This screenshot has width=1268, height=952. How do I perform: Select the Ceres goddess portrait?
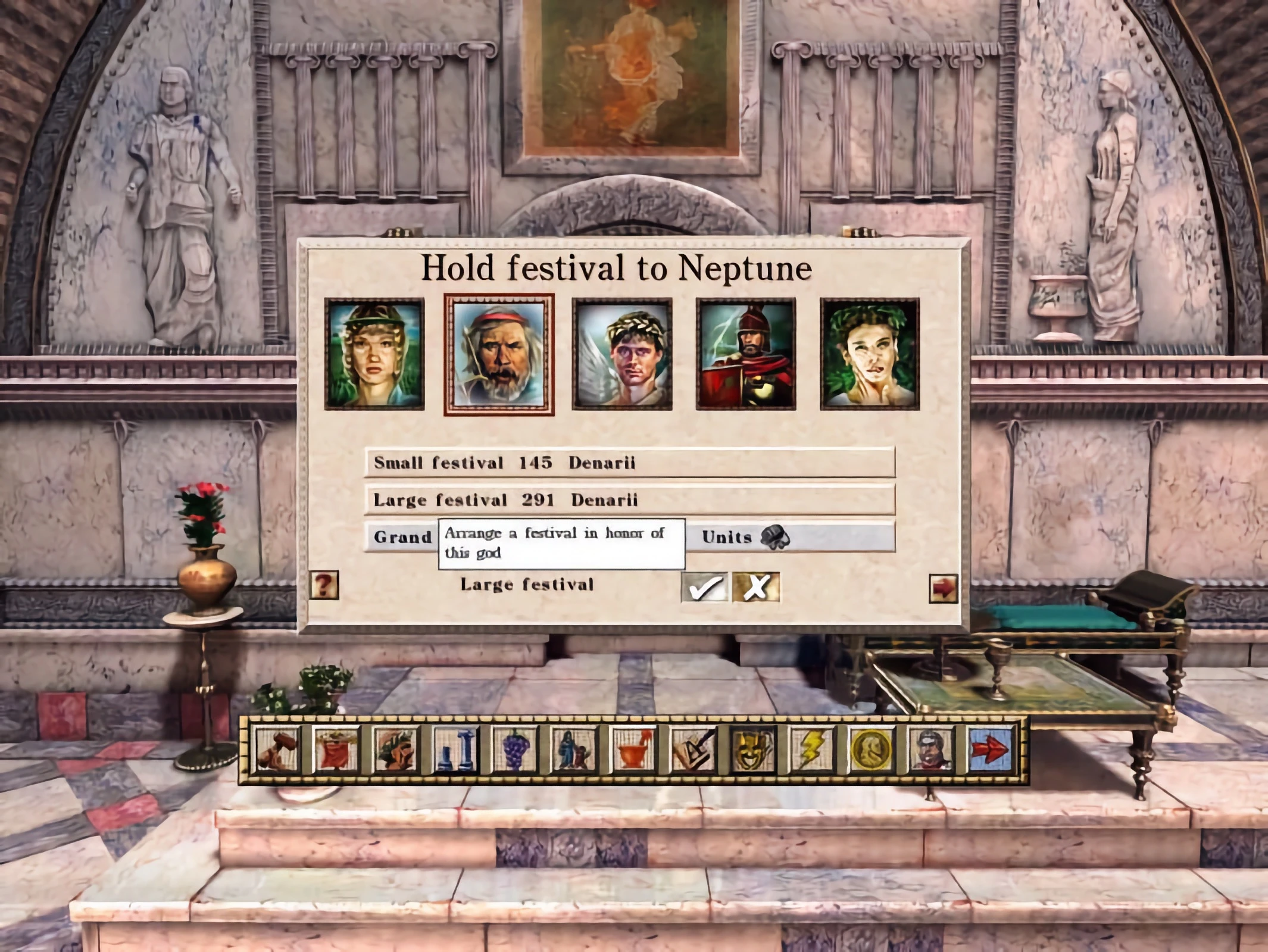coord(374,354)
